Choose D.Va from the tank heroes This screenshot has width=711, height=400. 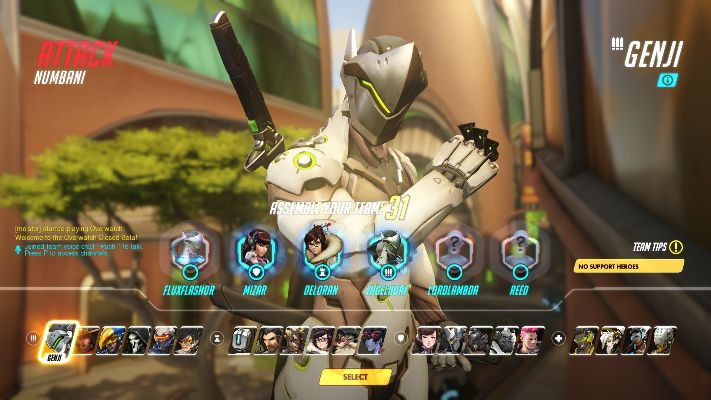(x=428, y=340)
